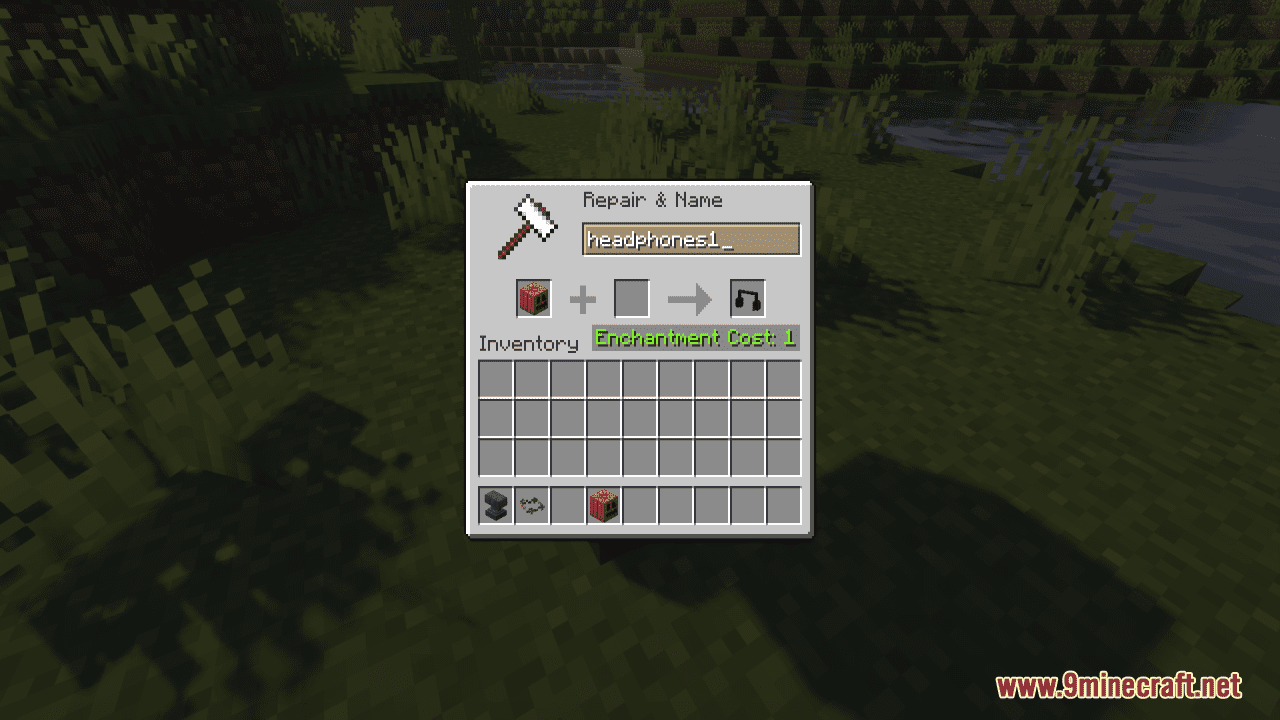The height and width of the screenshot is (720, 1280).
Task: Click the empty second anvil input slot
Action: point(631,297)
